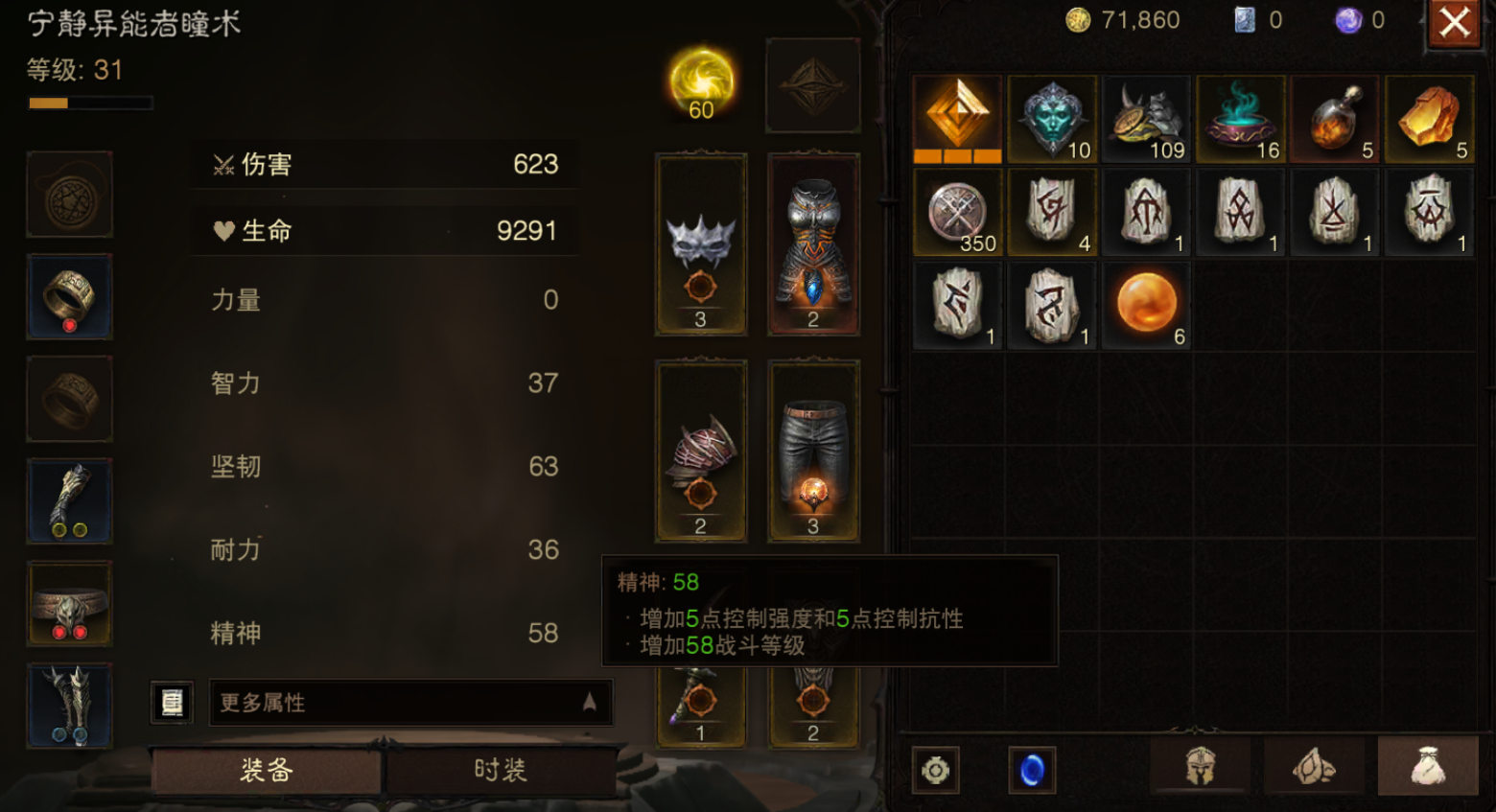
Task: Click the crossed weapons item showing 350
Action: click(x=957, y=212)
